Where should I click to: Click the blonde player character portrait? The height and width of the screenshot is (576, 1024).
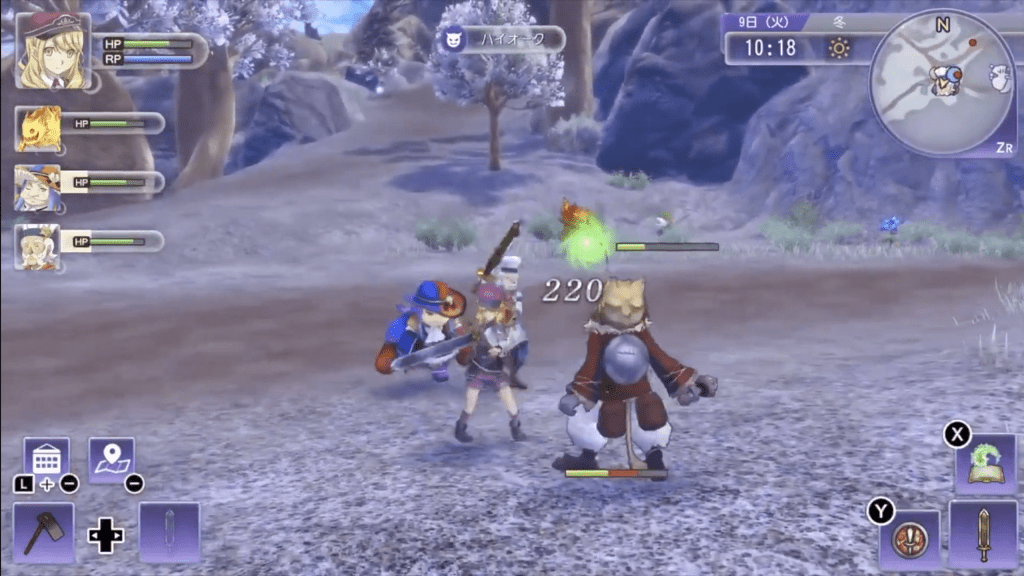click(52, 50)
